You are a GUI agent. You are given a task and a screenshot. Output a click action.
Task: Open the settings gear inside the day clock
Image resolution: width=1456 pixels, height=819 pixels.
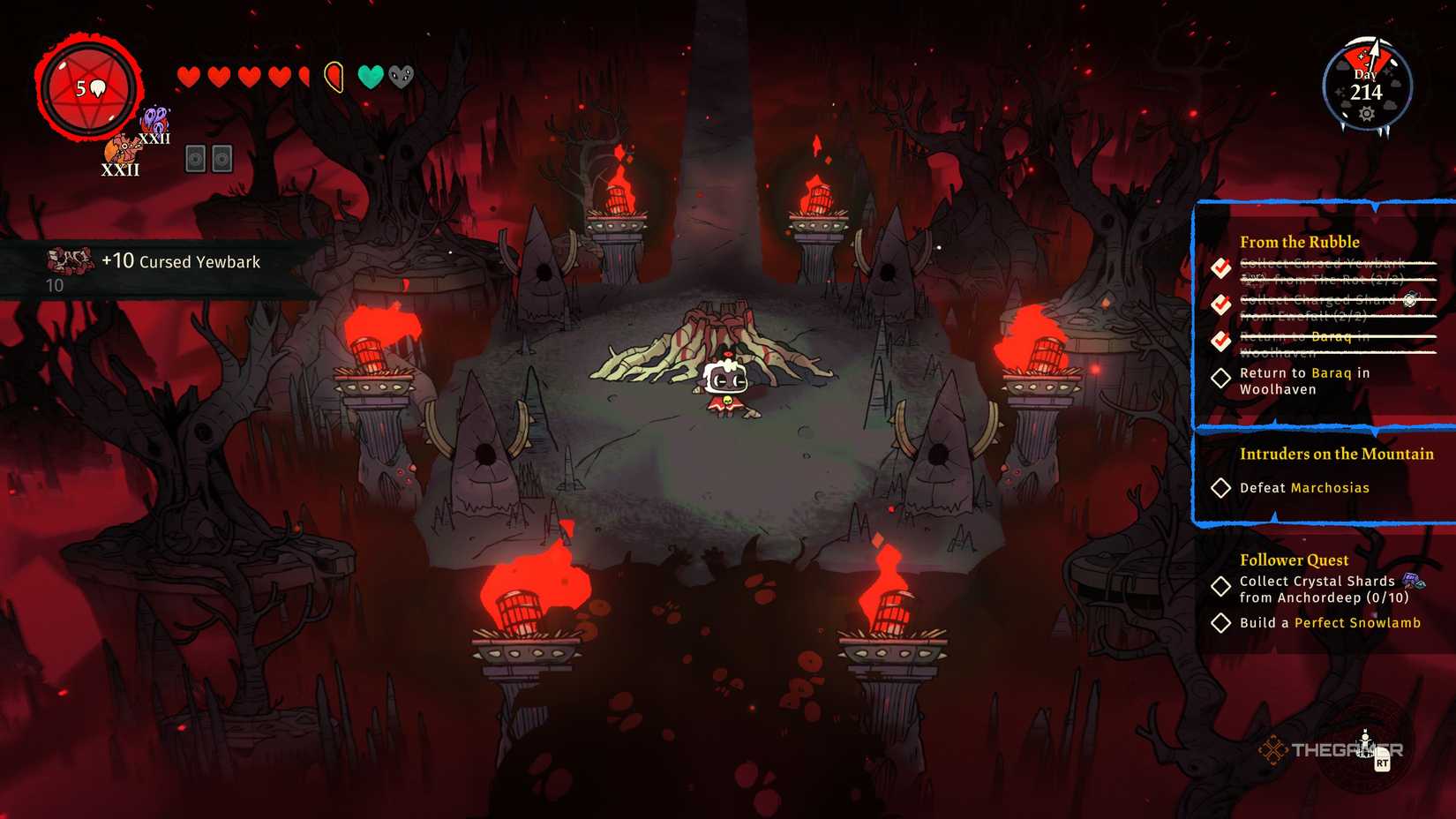[1367, 114]
